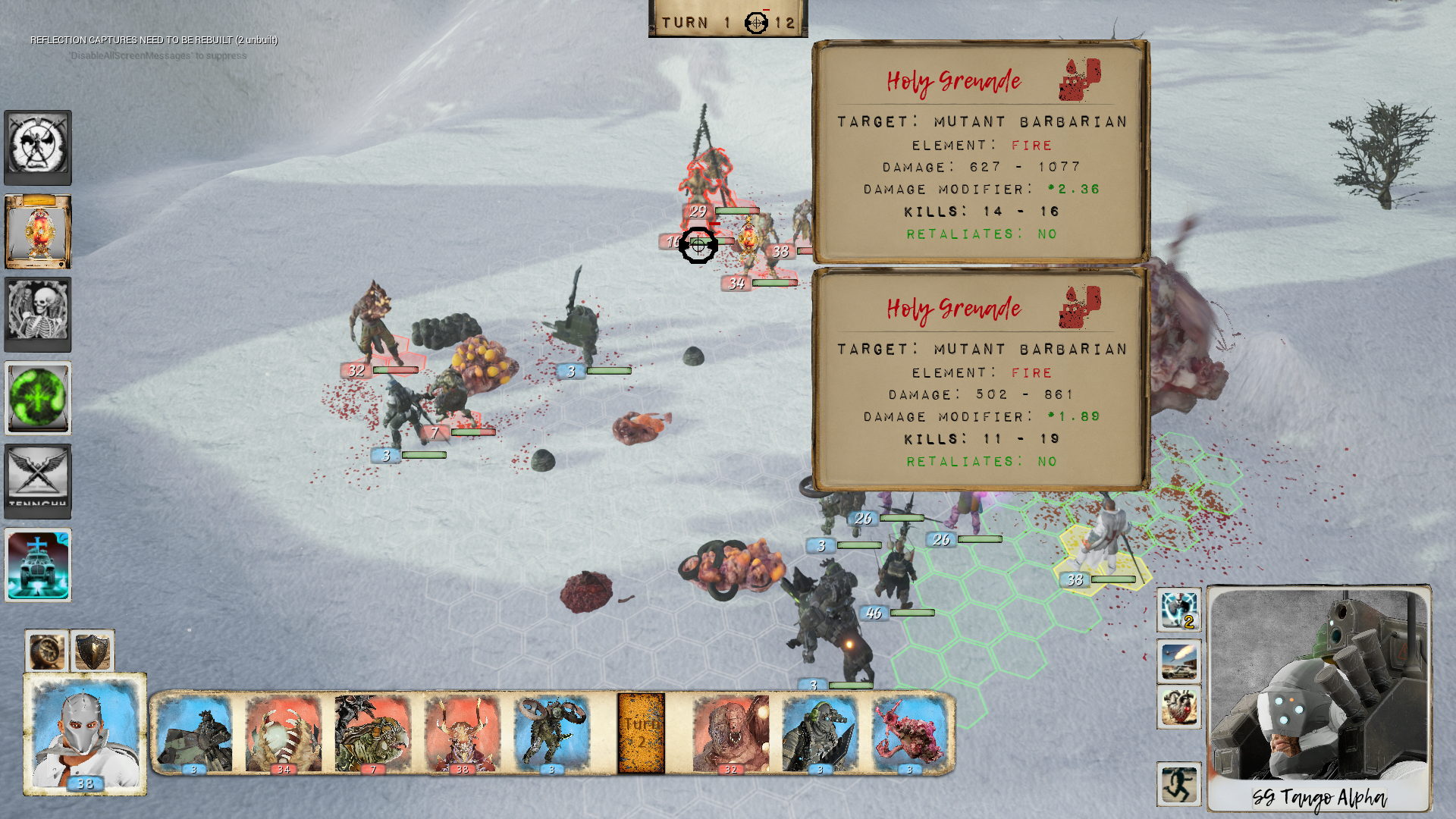Select the crossed-warrior circle ability icon
Screen dimensions: 1456x819
38,147
